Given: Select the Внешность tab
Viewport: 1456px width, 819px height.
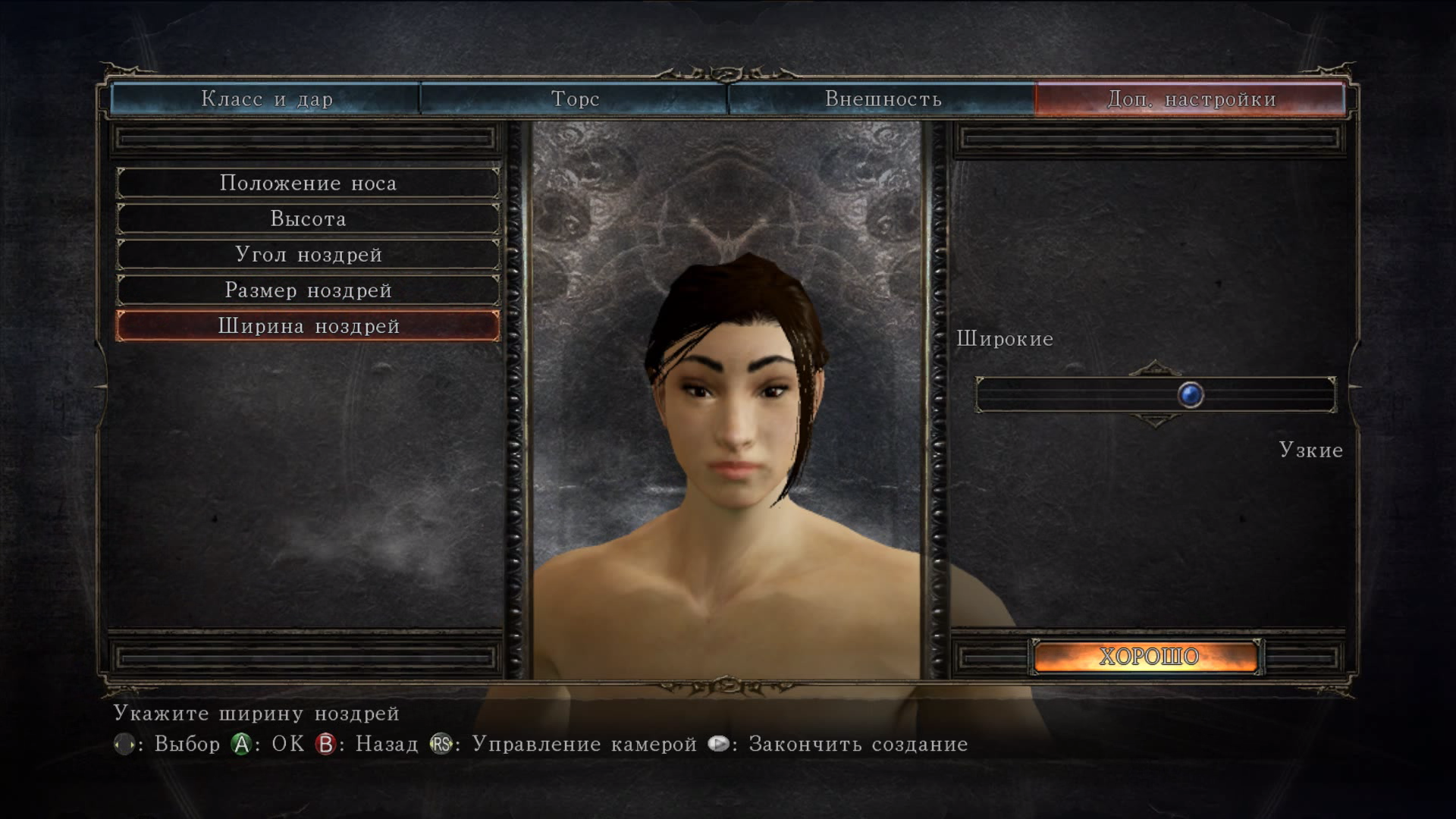Looking at the screenshot, I should point(883,99).
